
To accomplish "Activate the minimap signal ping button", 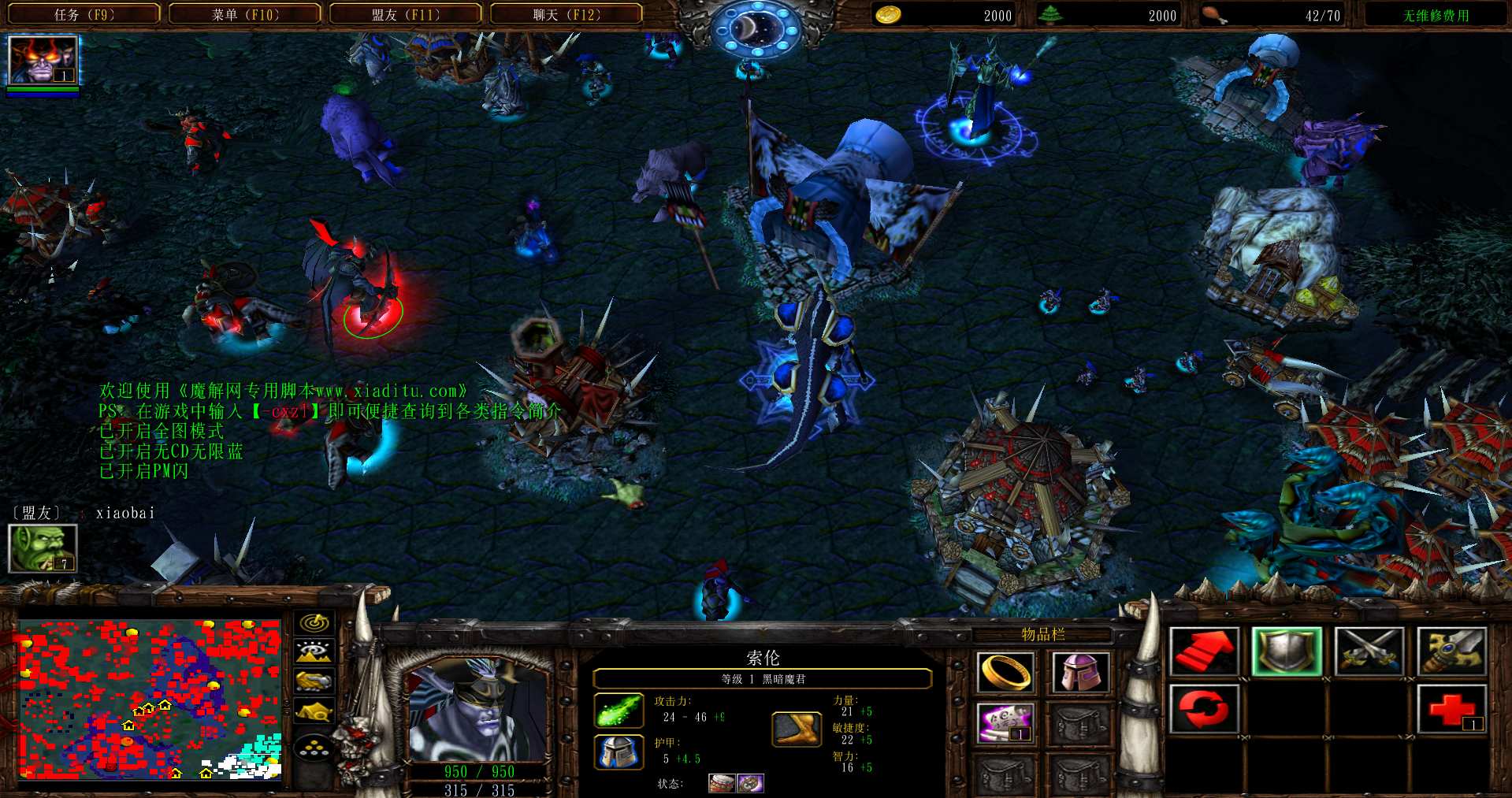I will 314,623.
